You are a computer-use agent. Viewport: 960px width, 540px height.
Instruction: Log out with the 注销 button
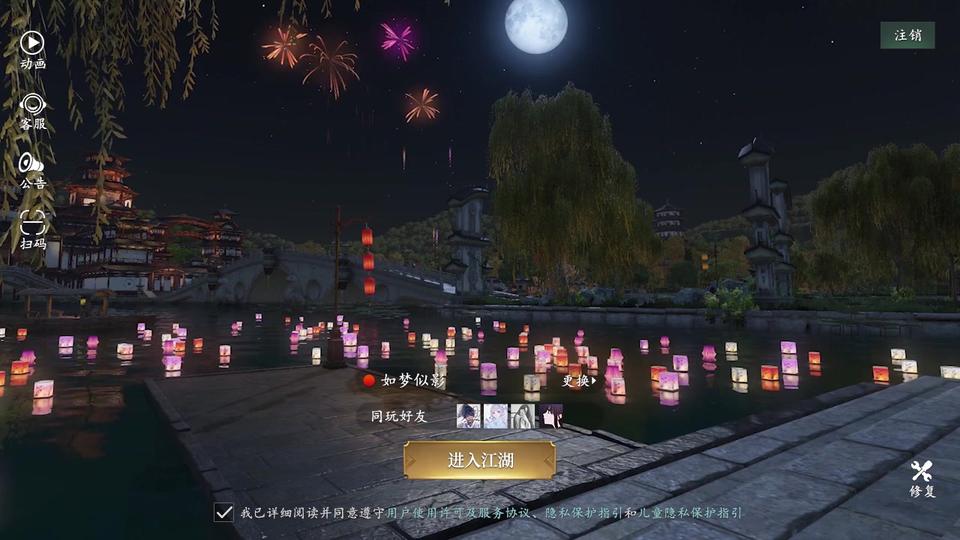tap(907, 35)
